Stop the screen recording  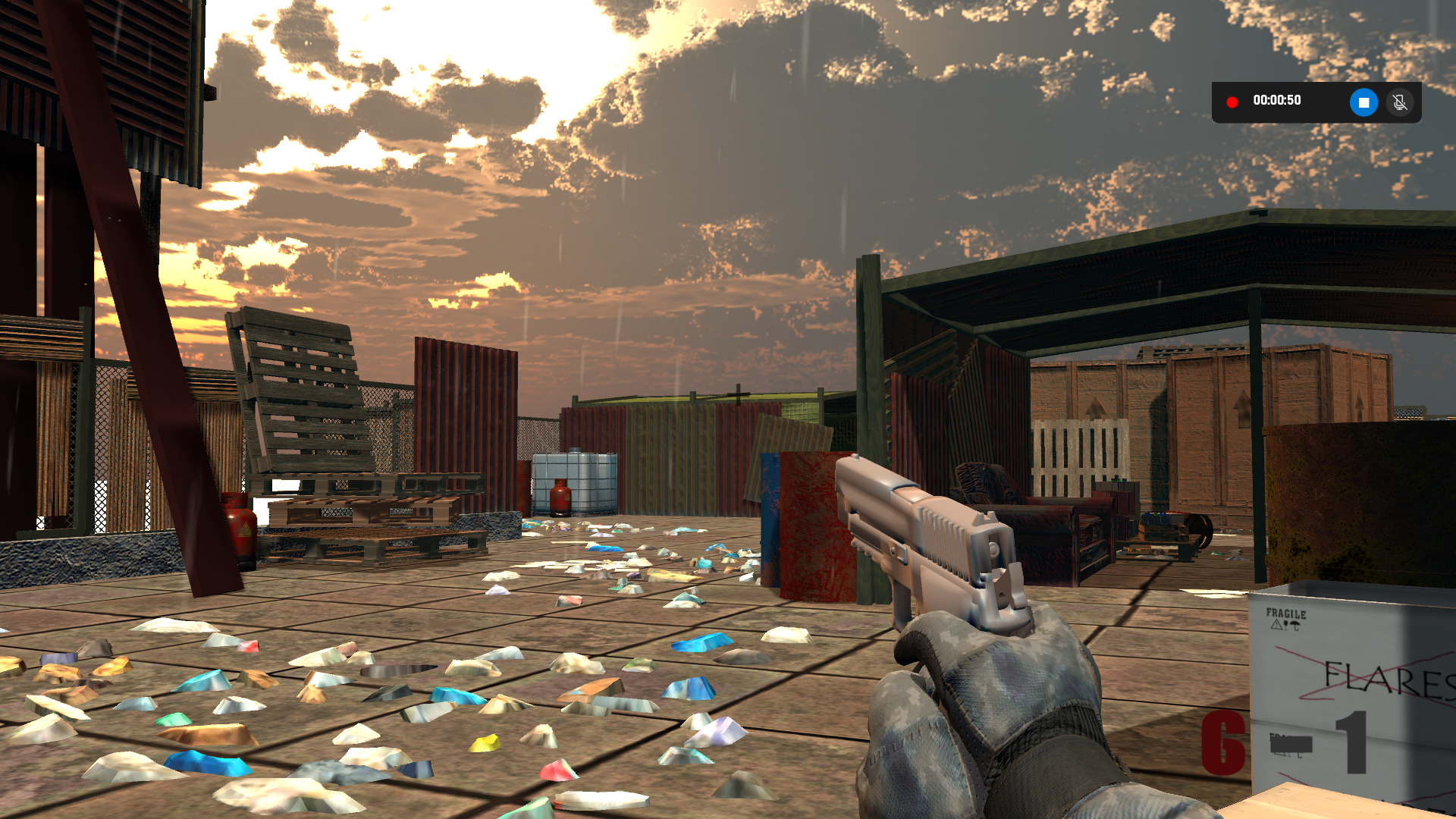[x=1363, y=102]
